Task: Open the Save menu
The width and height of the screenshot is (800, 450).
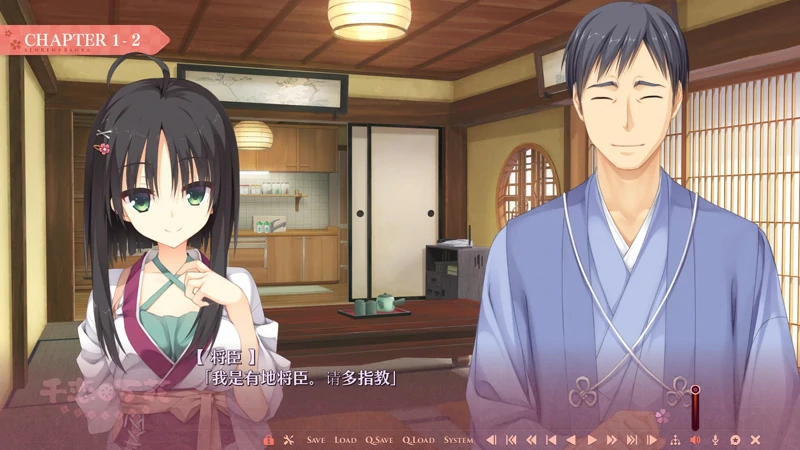Action: 315,440
